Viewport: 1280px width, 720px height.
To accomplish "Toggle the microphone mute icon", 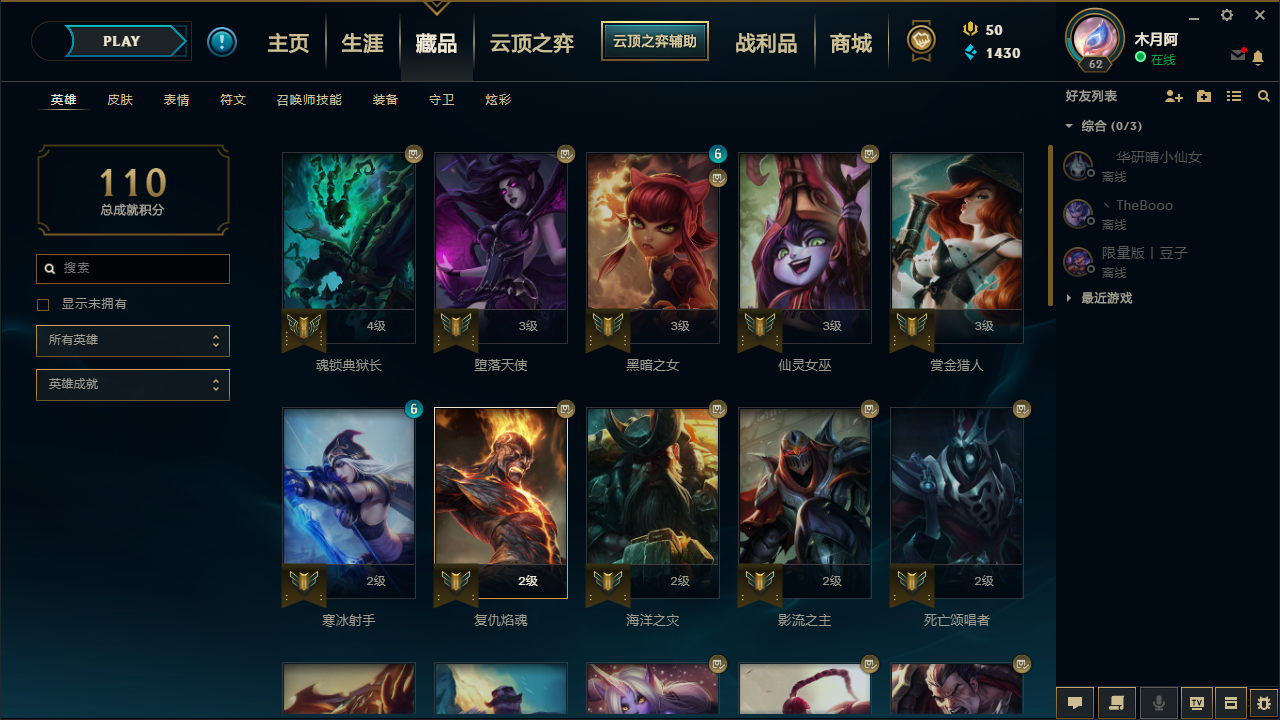I will [x=1158, y=702].
